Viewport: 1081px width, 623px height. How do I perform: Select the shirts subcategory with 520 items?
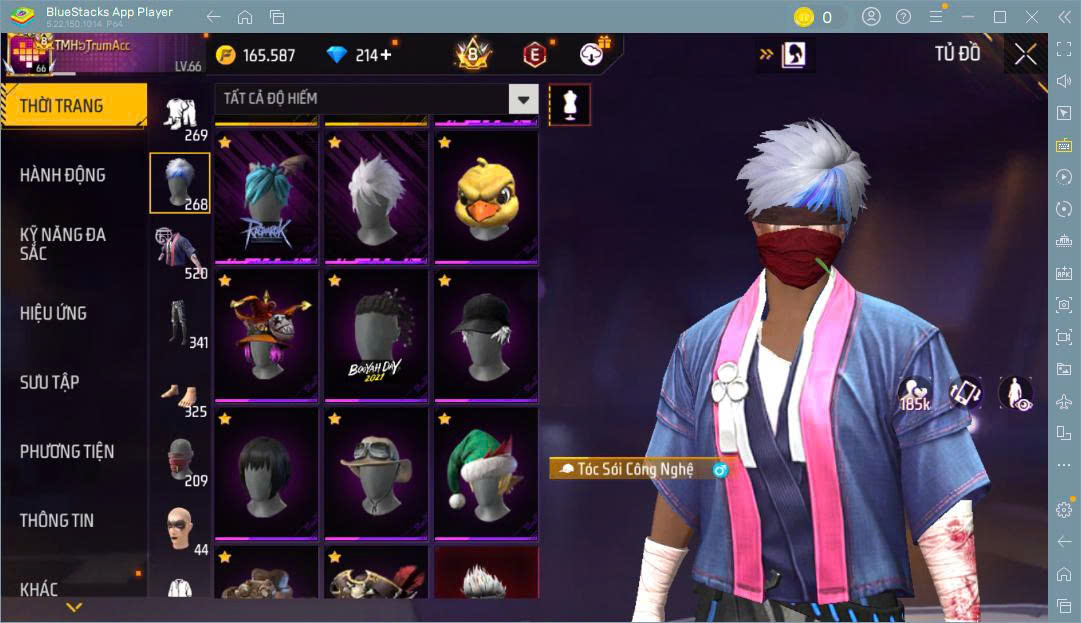180,251
